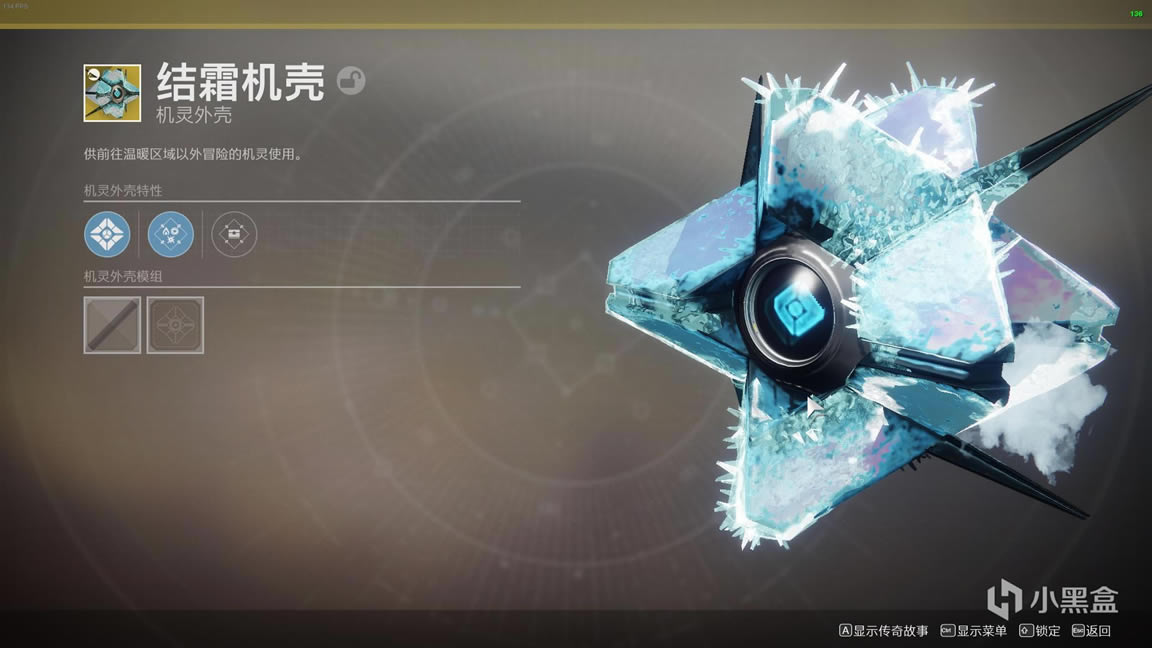Select the Ghost symbol shell perk
Viewport: 1152px width, 648px height.
(107, 235)
